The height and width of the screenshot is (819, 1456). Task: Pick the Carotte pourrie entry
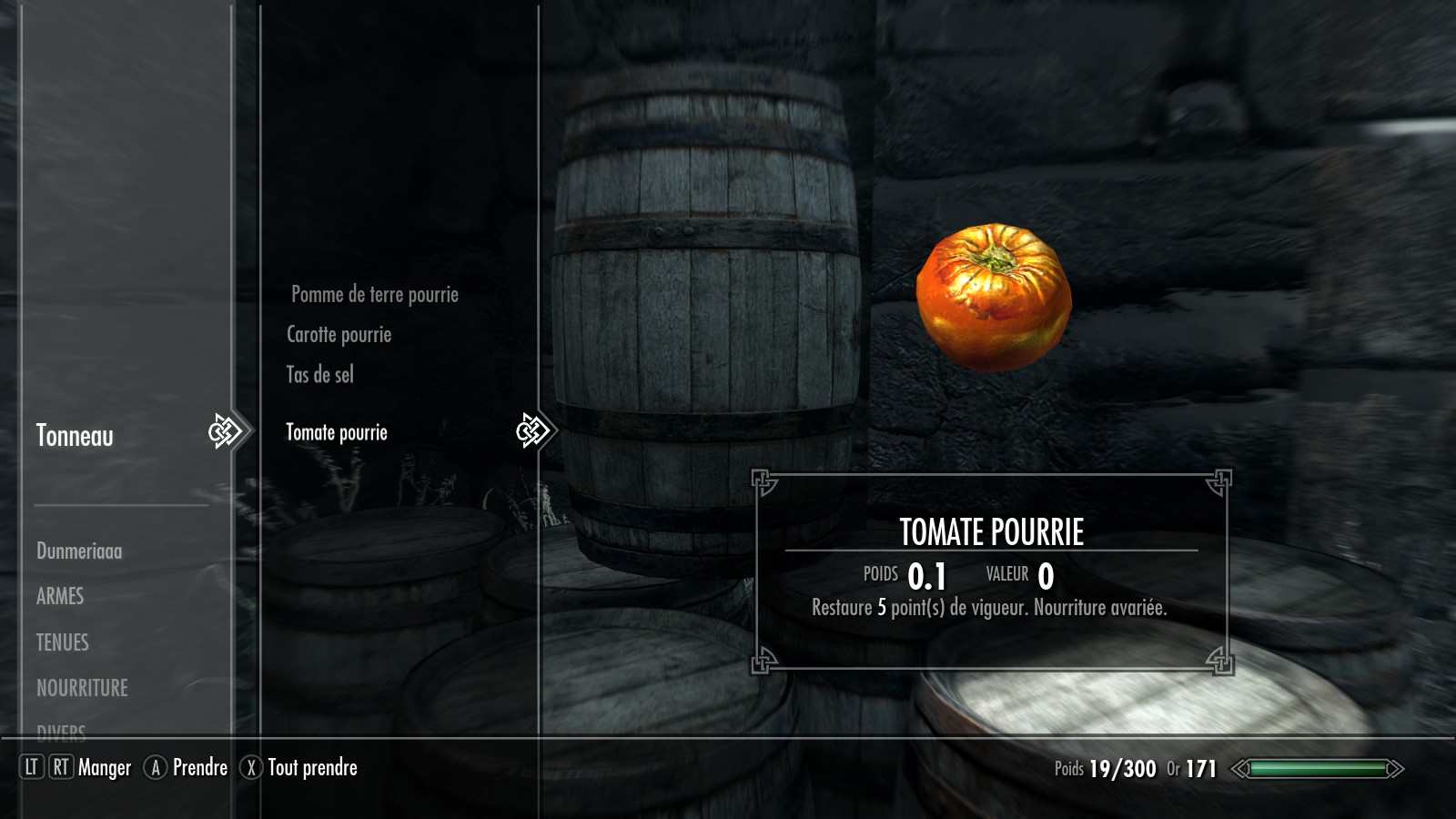coord(339,335)
